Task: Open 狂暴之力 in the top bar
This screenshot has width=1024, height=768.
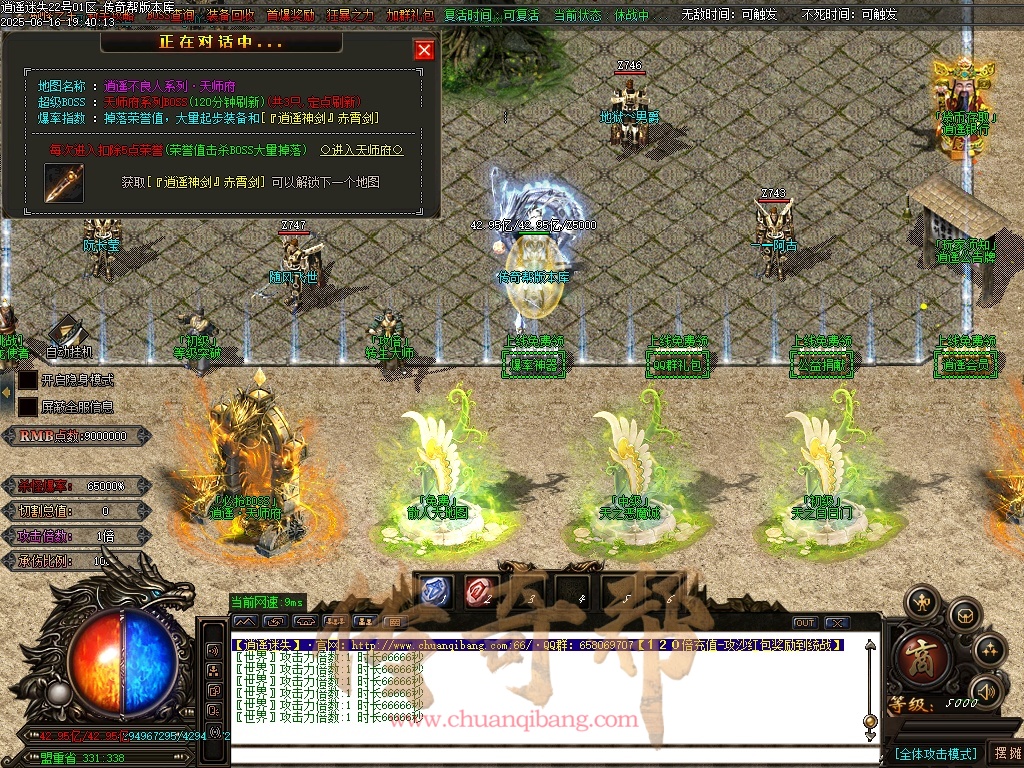Action: point(350,16)
